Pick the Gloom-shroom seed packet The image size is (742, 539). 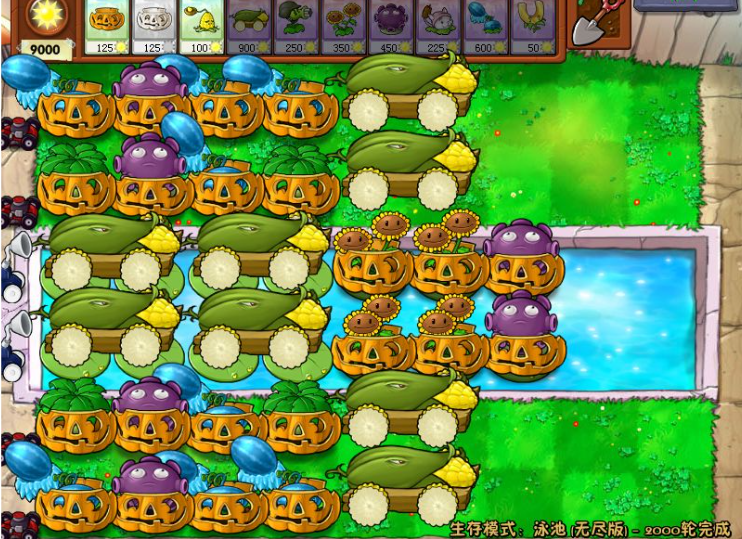coord(391,26)
